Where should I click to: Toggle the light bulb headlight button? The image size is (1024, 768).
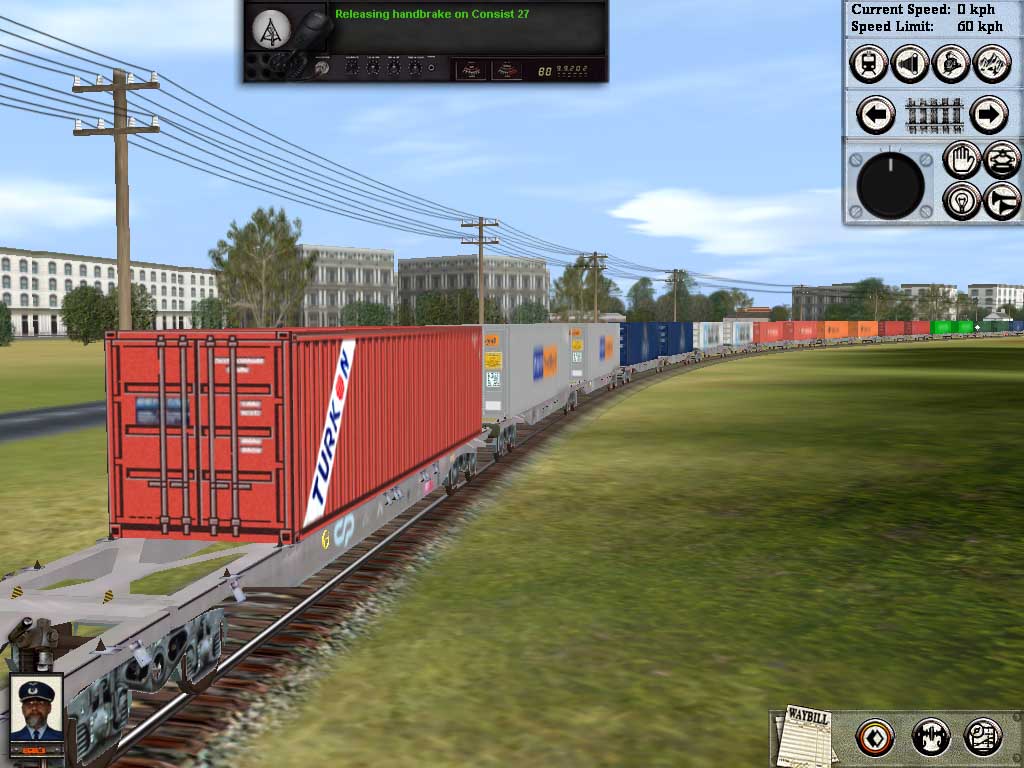tap(962, 200)
